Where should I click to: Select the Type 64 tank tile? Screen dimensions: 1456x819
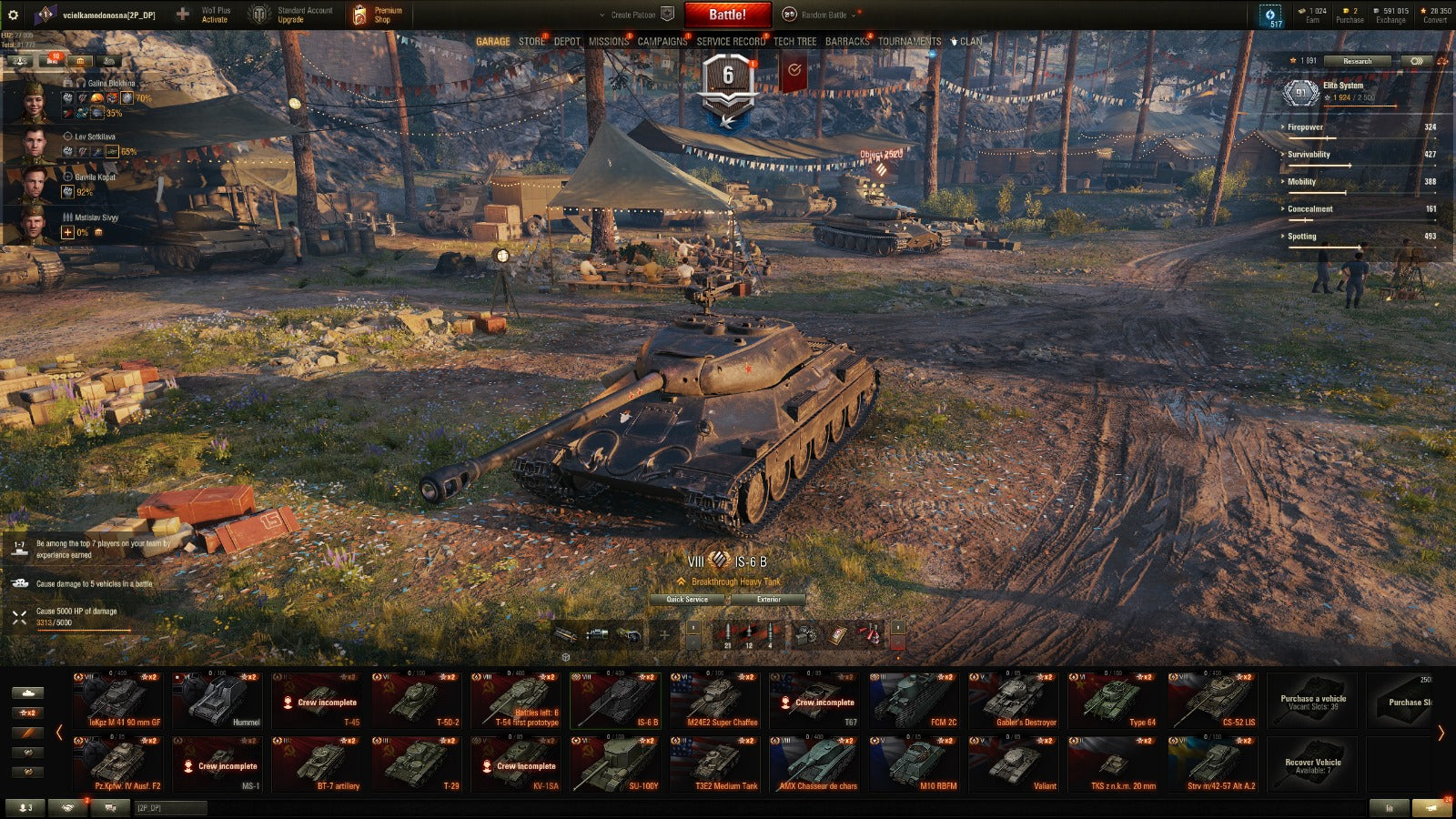(1114, 700)
